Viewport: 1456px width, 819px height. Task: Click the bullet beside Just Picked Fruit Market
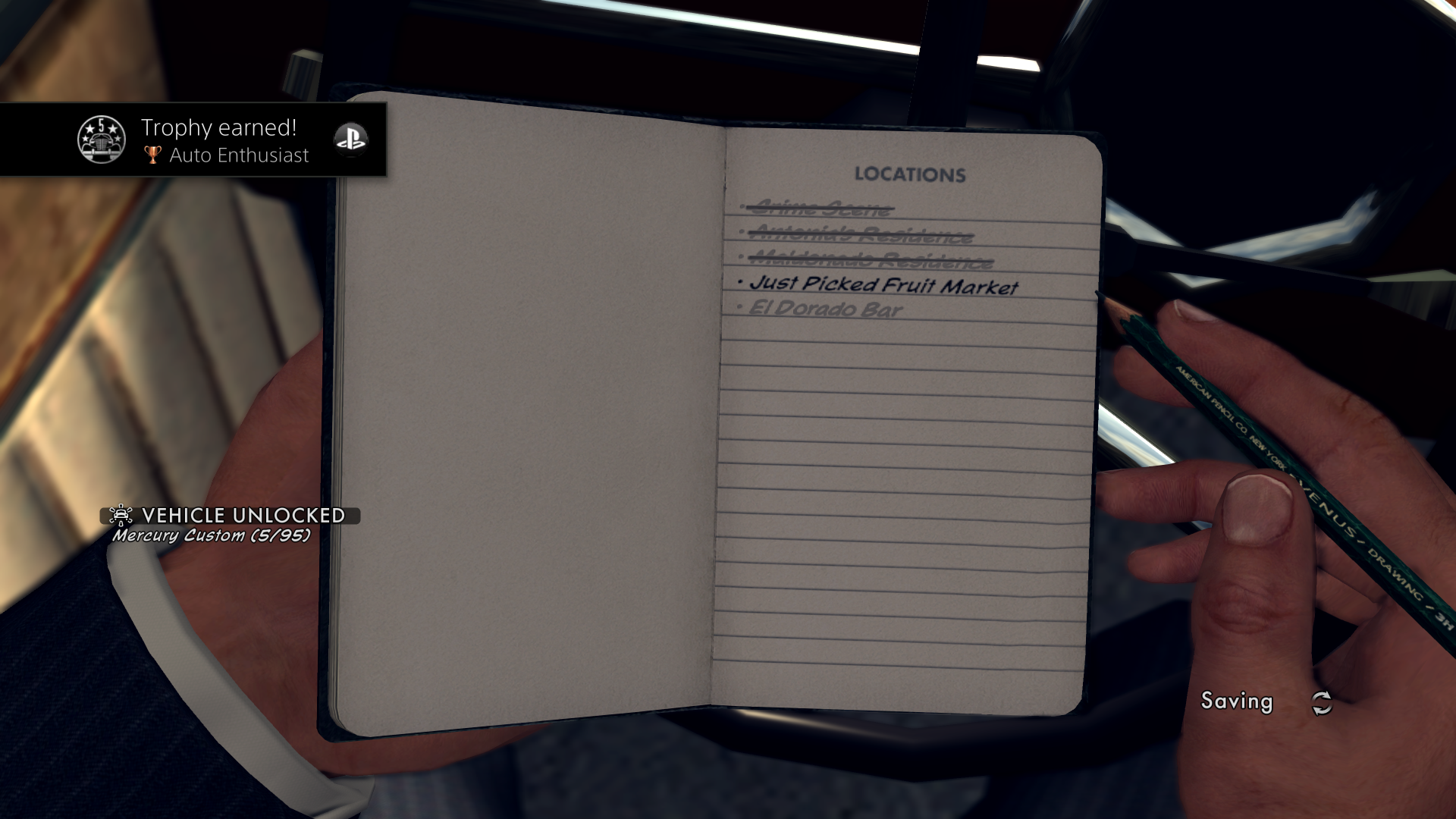739,283
